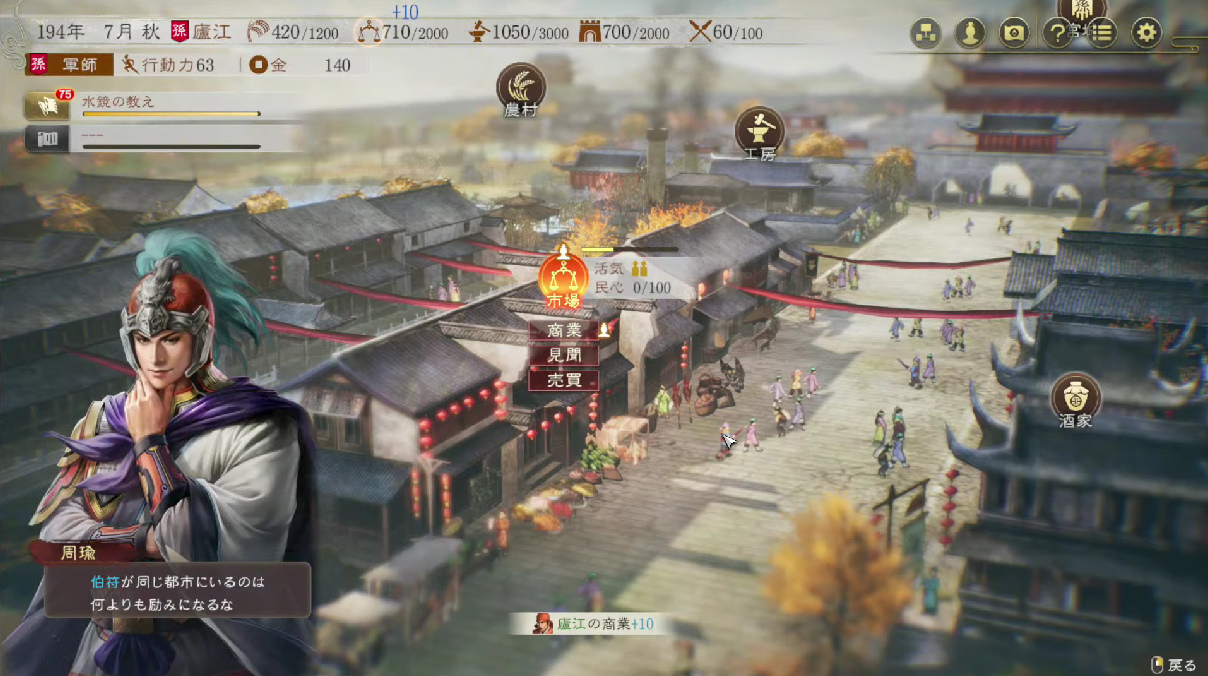This screenshot has width=1208, height=676.
Task: Visit the 工房 workshop location
Action: click(x=760, y=131)
